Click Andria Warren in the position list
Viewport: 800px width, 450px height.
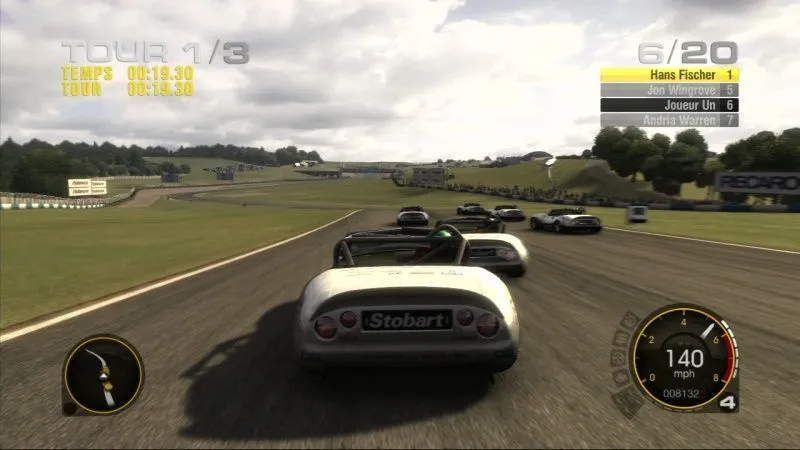point(669,120)
